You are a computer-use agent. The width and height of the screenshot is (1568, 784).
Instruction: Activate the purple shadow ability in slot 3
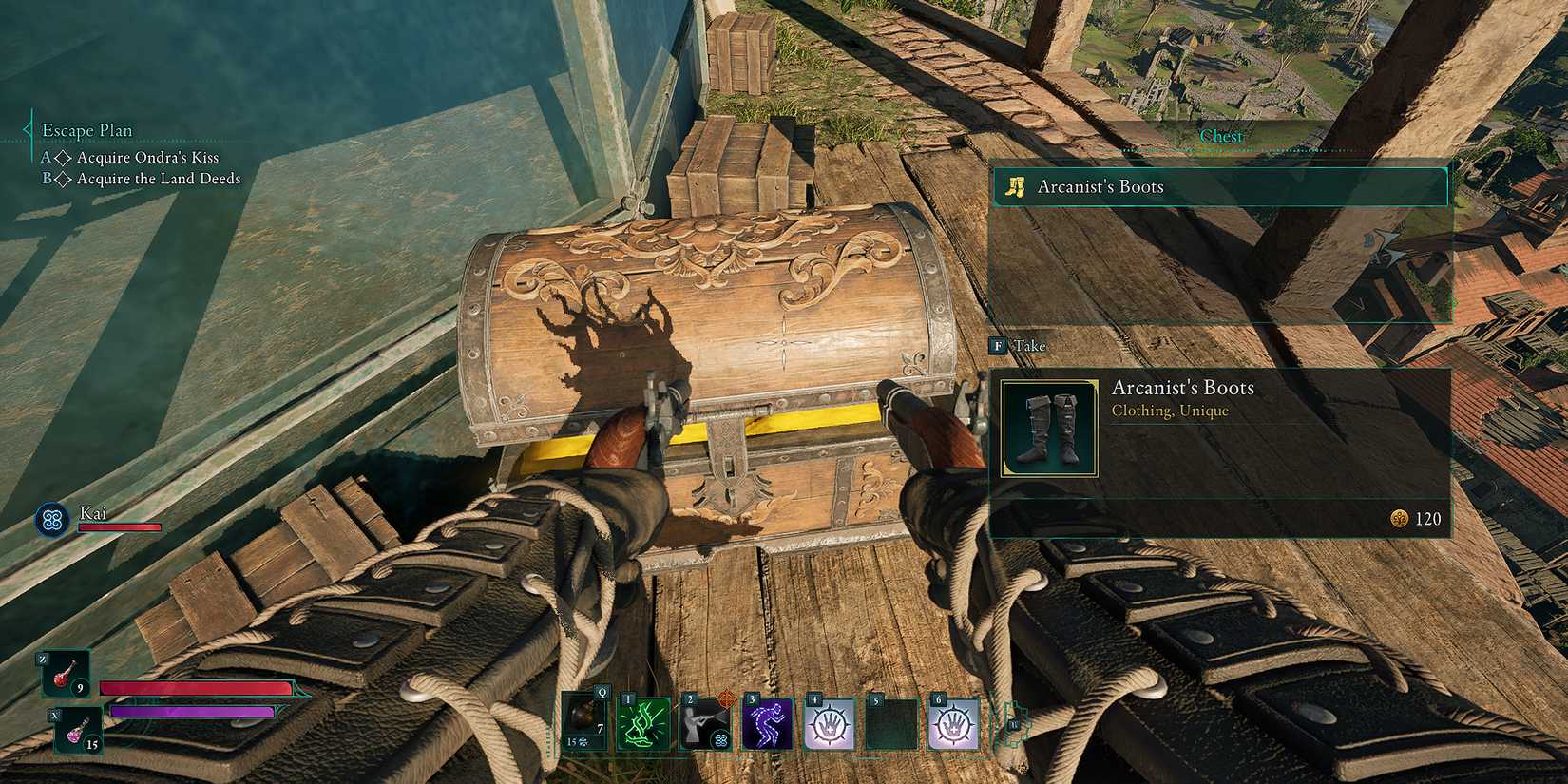click(767, 722)
